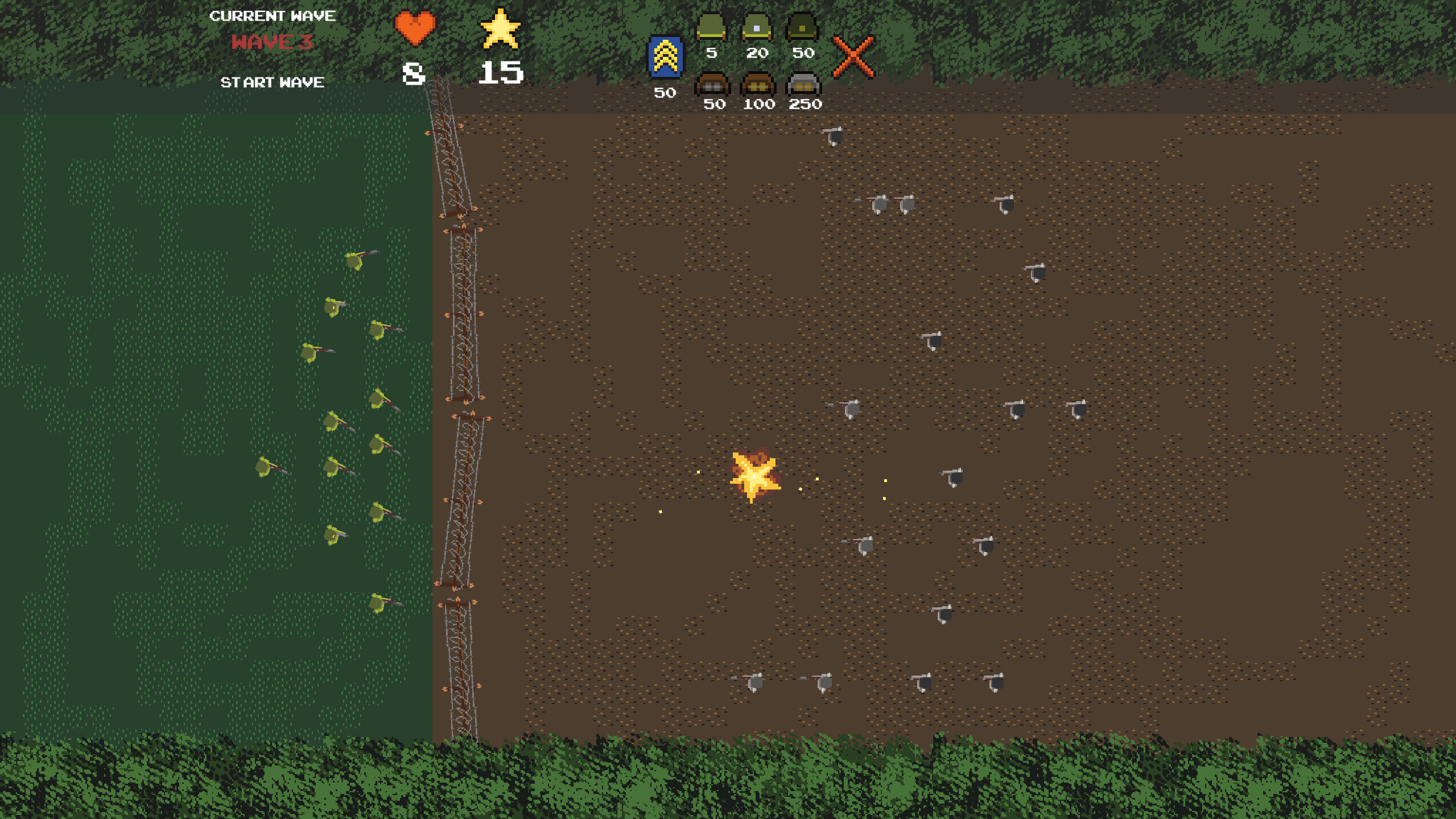Click the START WAVE button

(x=272, y=83)
